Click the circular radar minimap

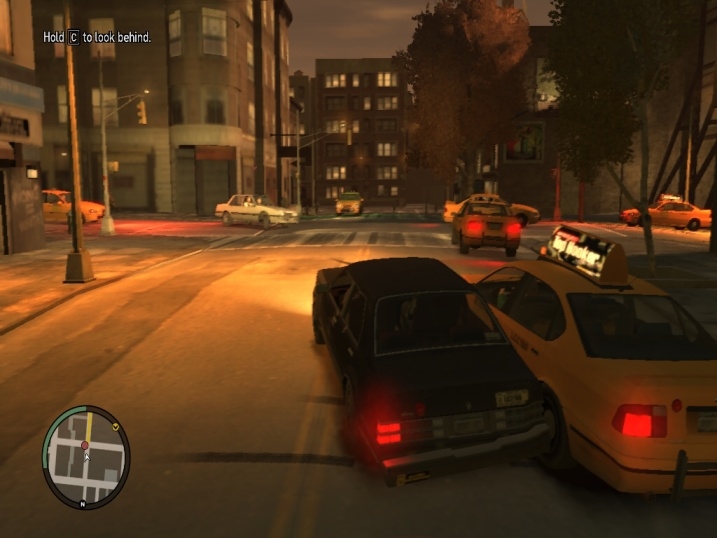(x=86, y=458)
